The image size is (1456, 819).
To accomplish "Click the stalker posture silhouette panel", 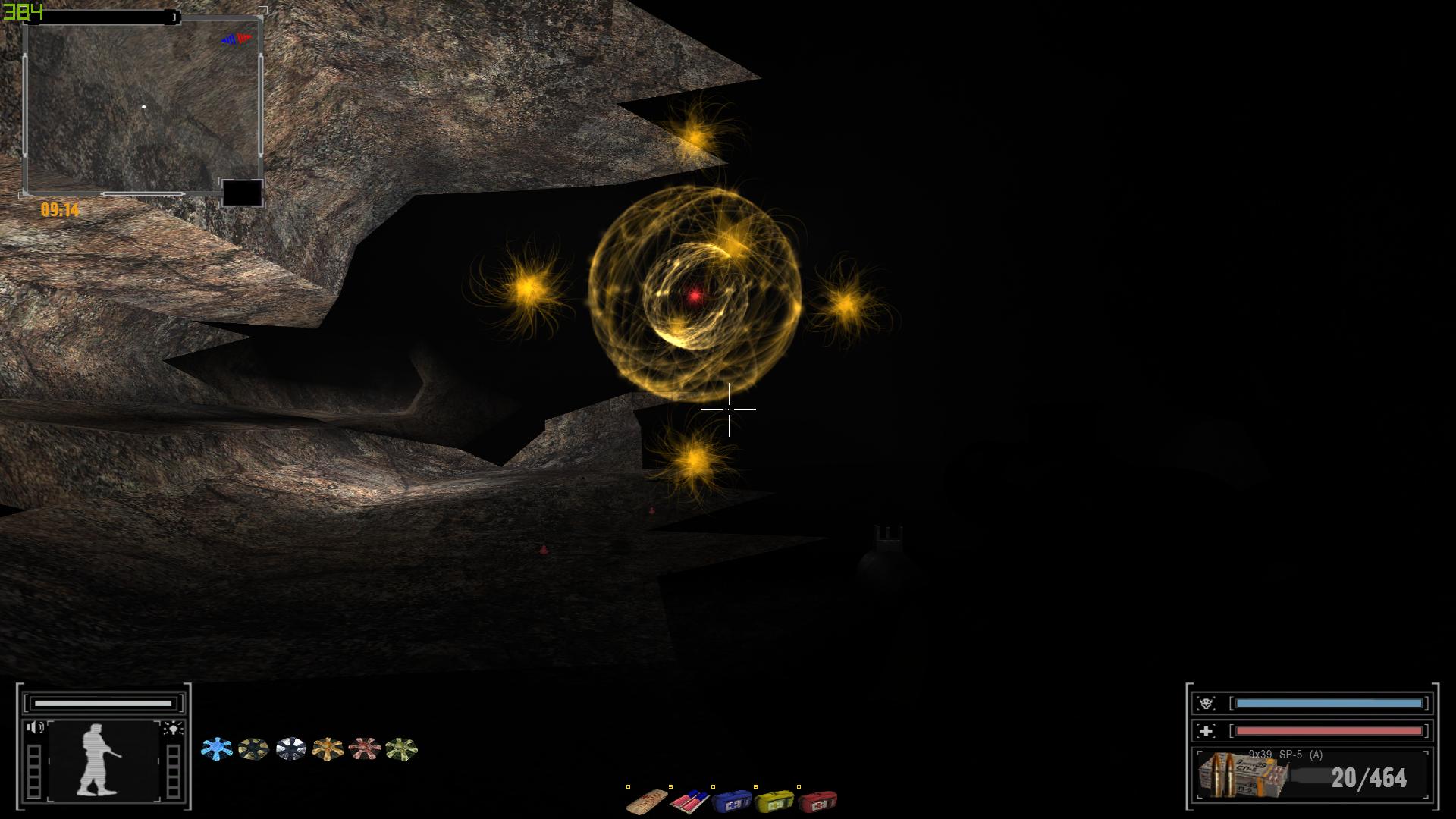I will [103, 760].
